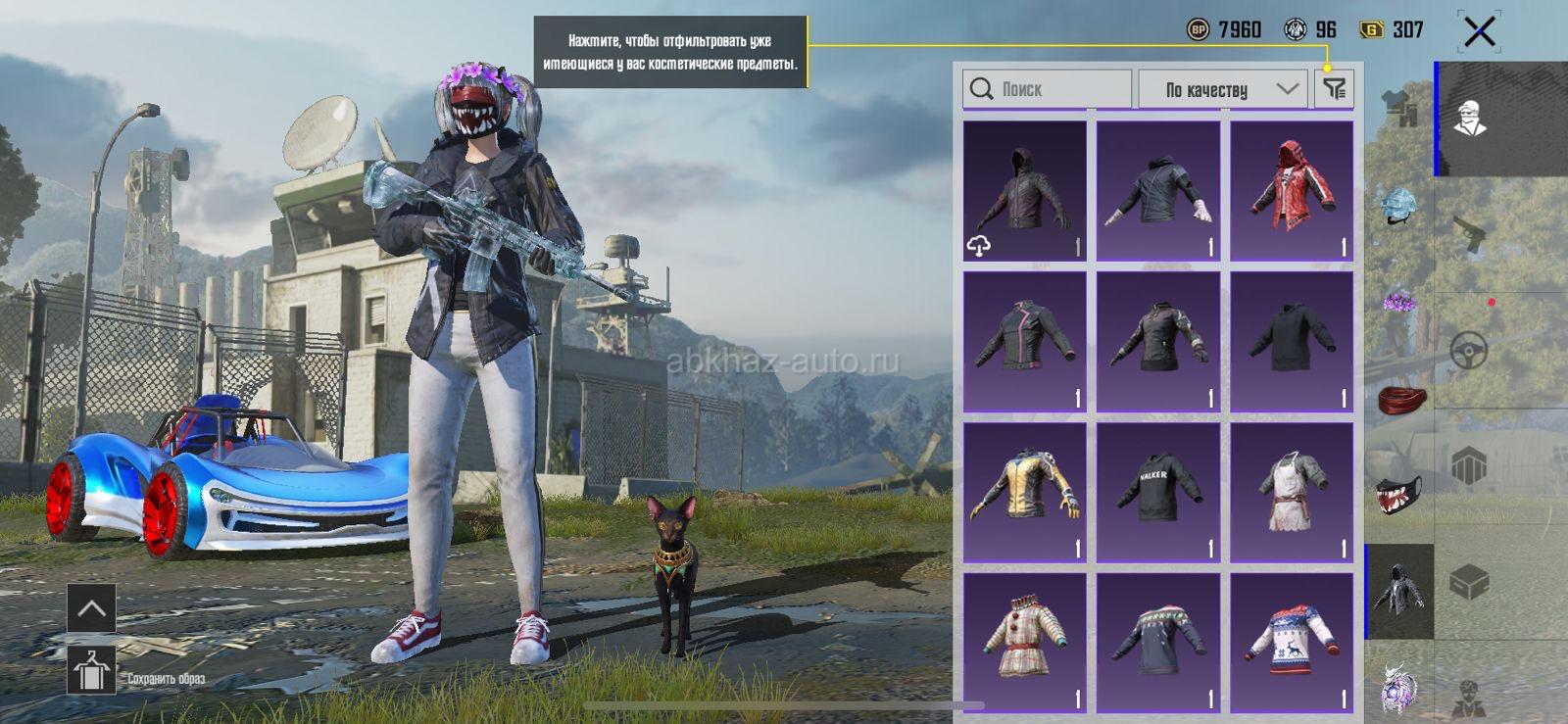
Task: Close the wardrobe with the X button
Action: 1479,31
